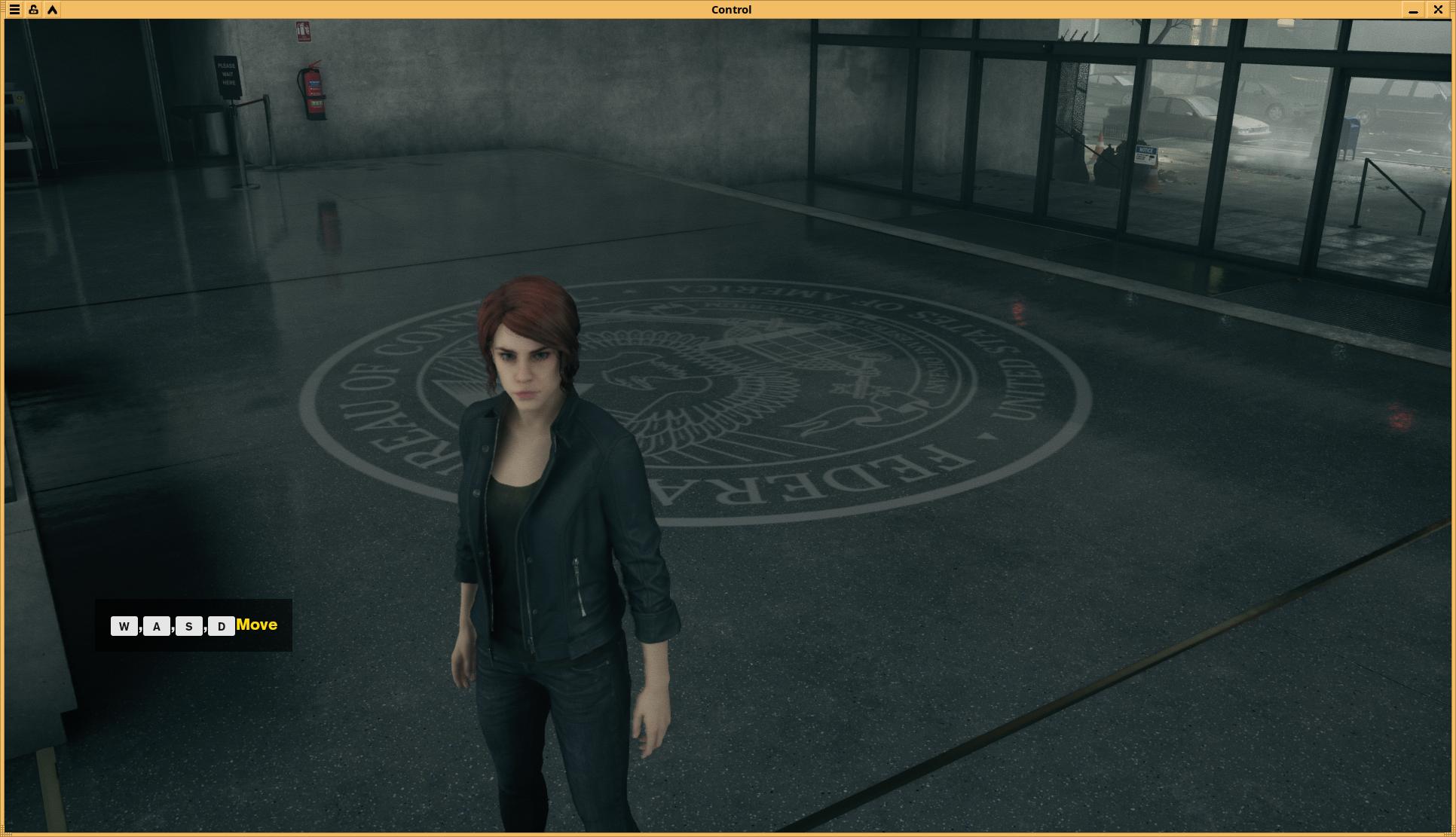
Task: Close the Control game window
Action: click(x=1438, y=10)
